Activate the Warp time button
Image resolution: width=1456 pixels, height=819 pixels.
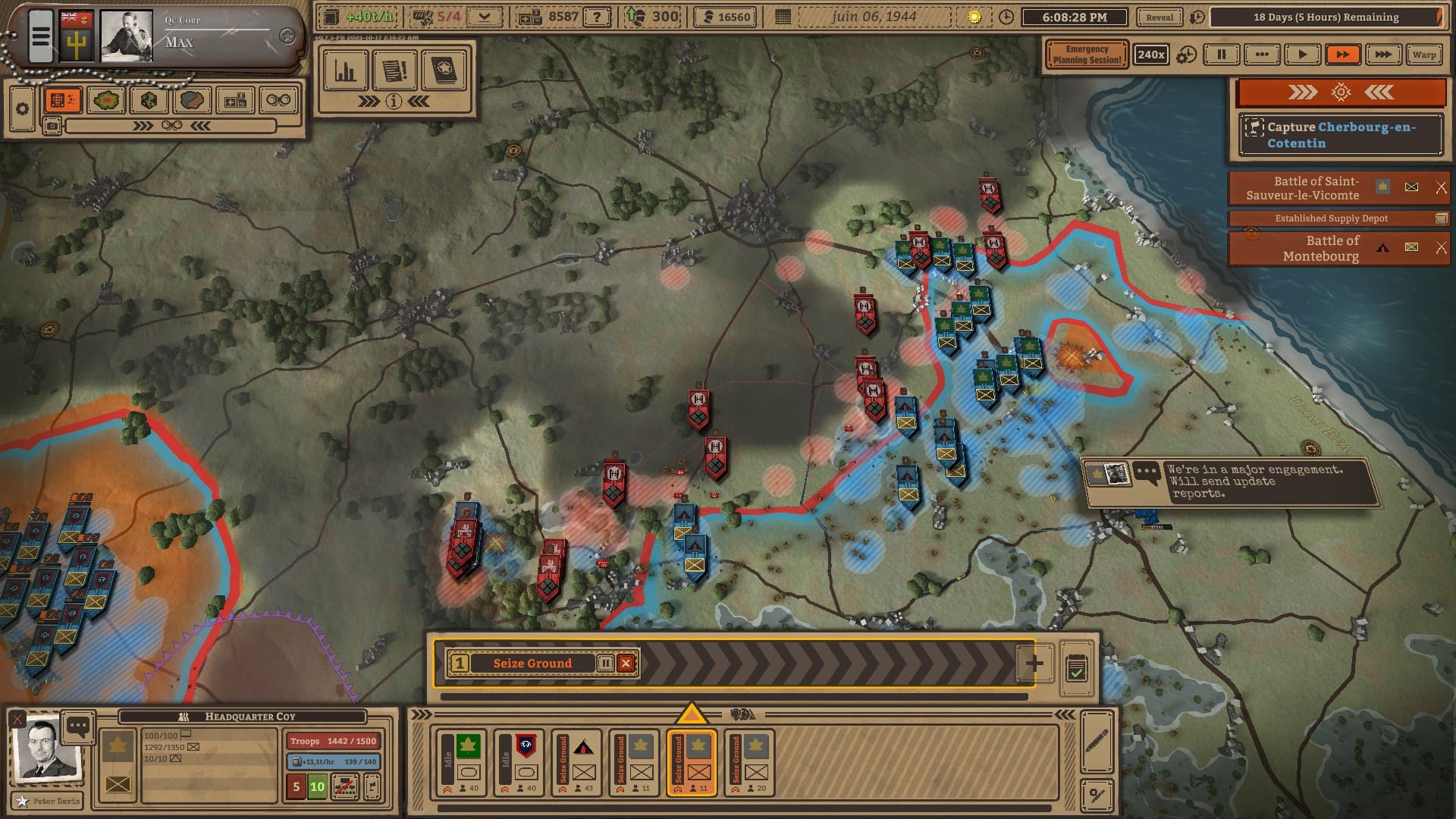pyautogui.click(x=1423, y=55)
